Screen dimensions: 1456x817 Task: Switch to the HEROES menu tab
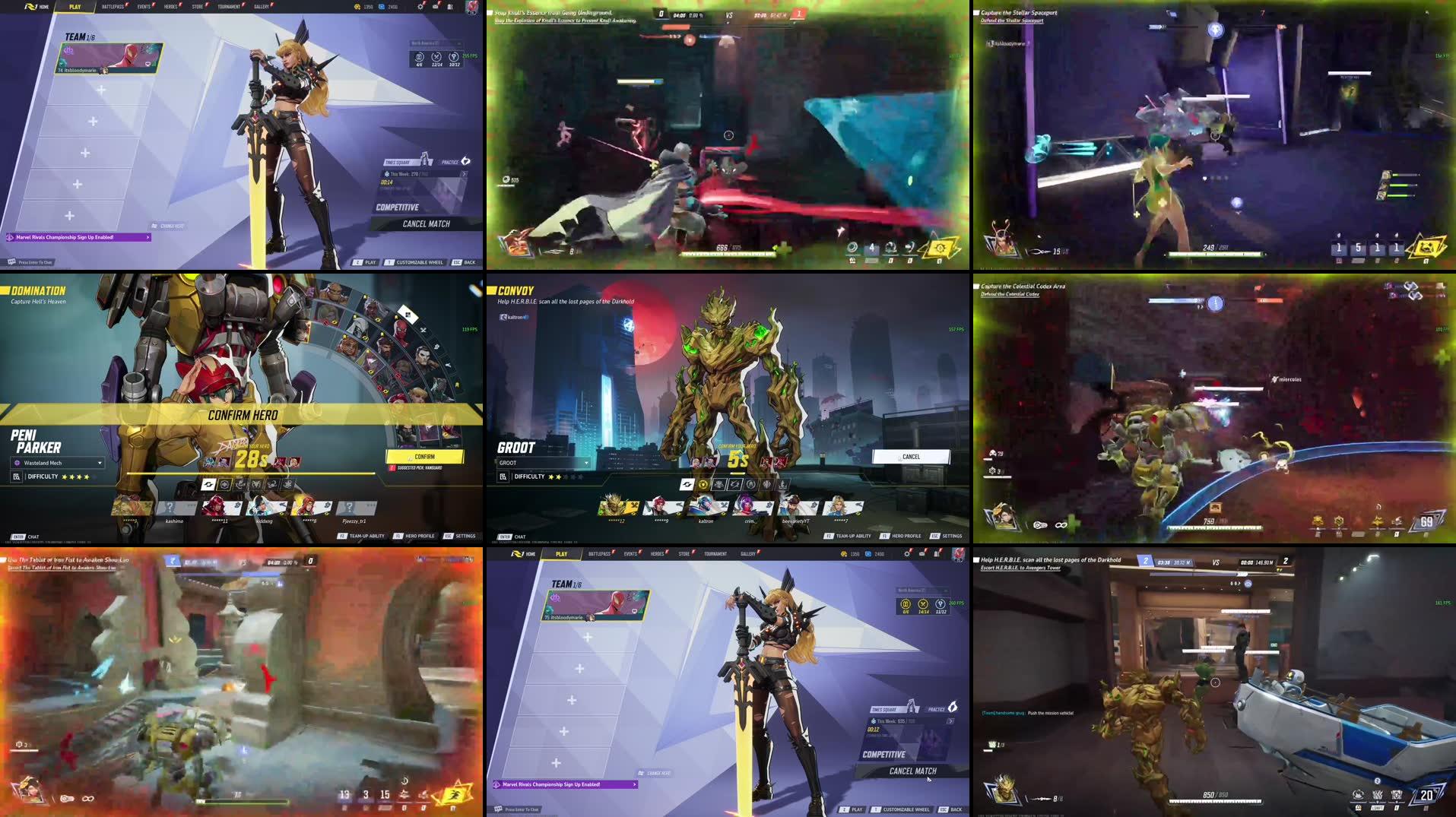click(170, 7)
